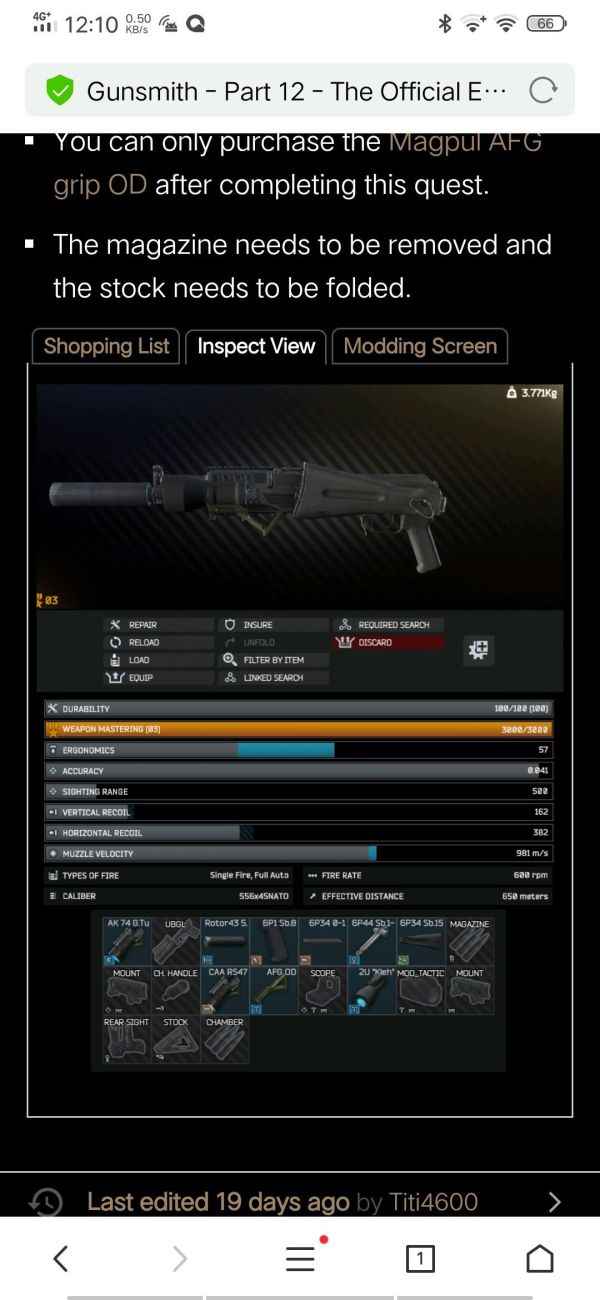
Task: Click the Repair button
Action: point(142,625)
